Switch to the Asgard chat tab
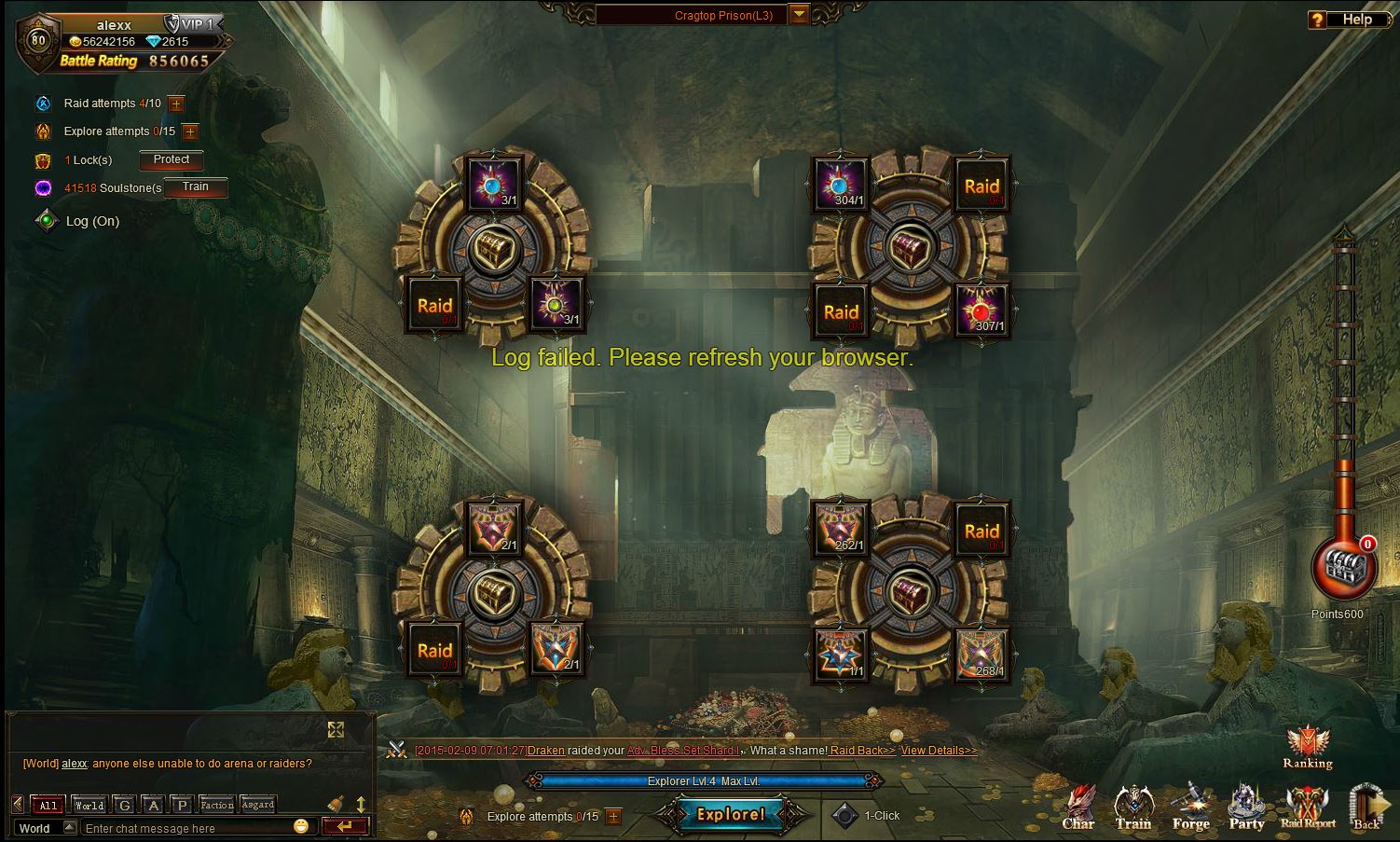Viewport: 1400px width, 842px height. click(x=257, y=805)
